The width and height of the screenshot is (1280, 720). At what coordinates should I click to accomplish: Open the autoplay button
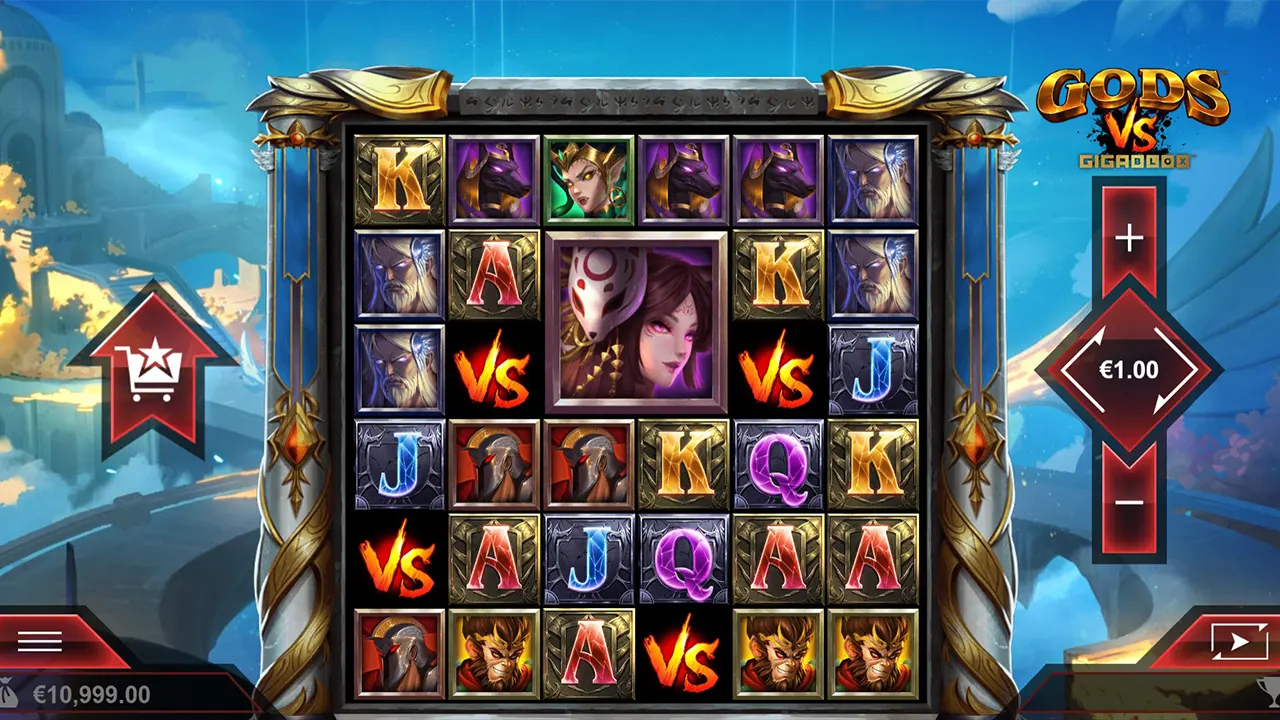(1237, 641)
